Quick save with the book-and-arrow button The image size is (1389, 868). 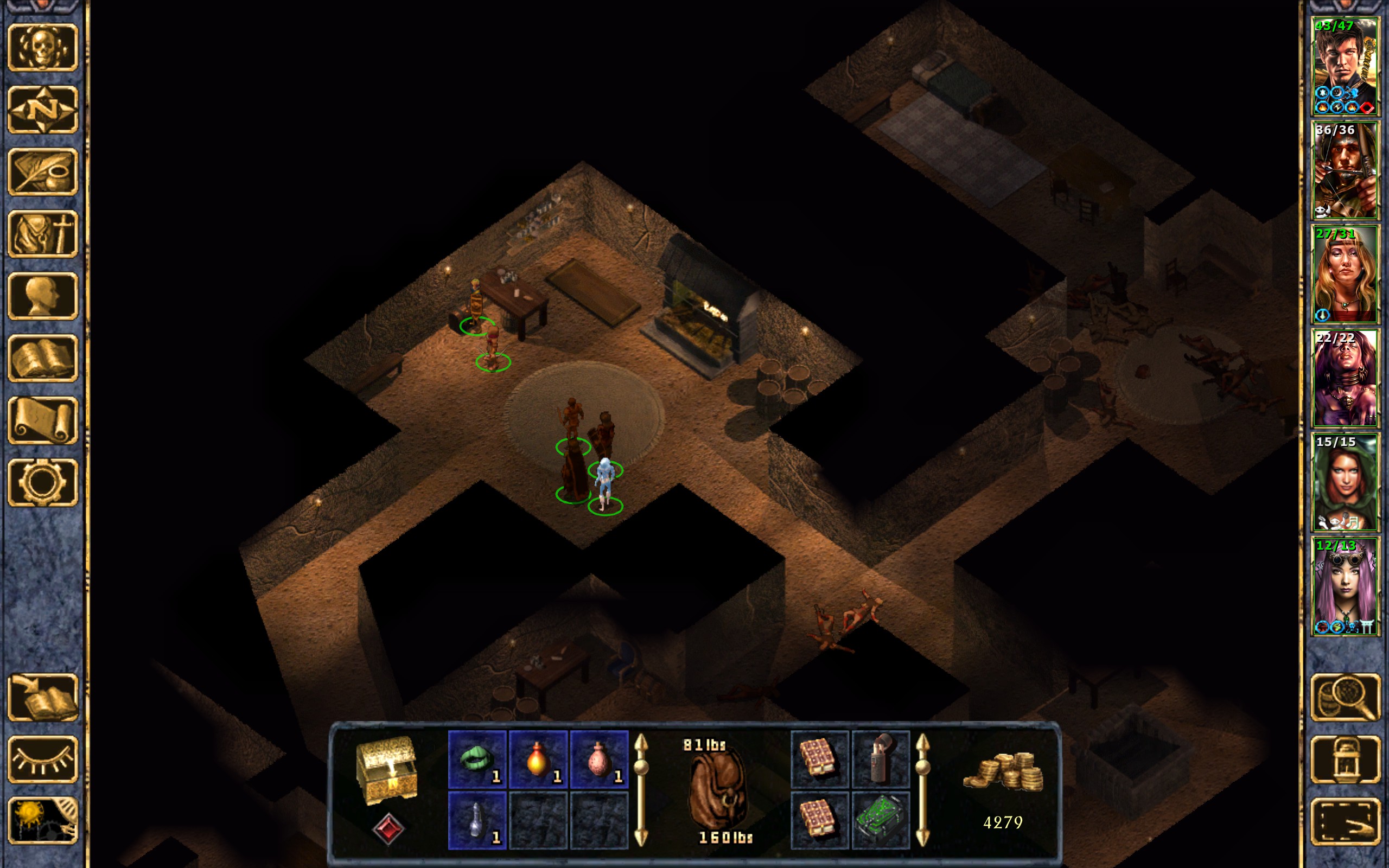point(42,697)
